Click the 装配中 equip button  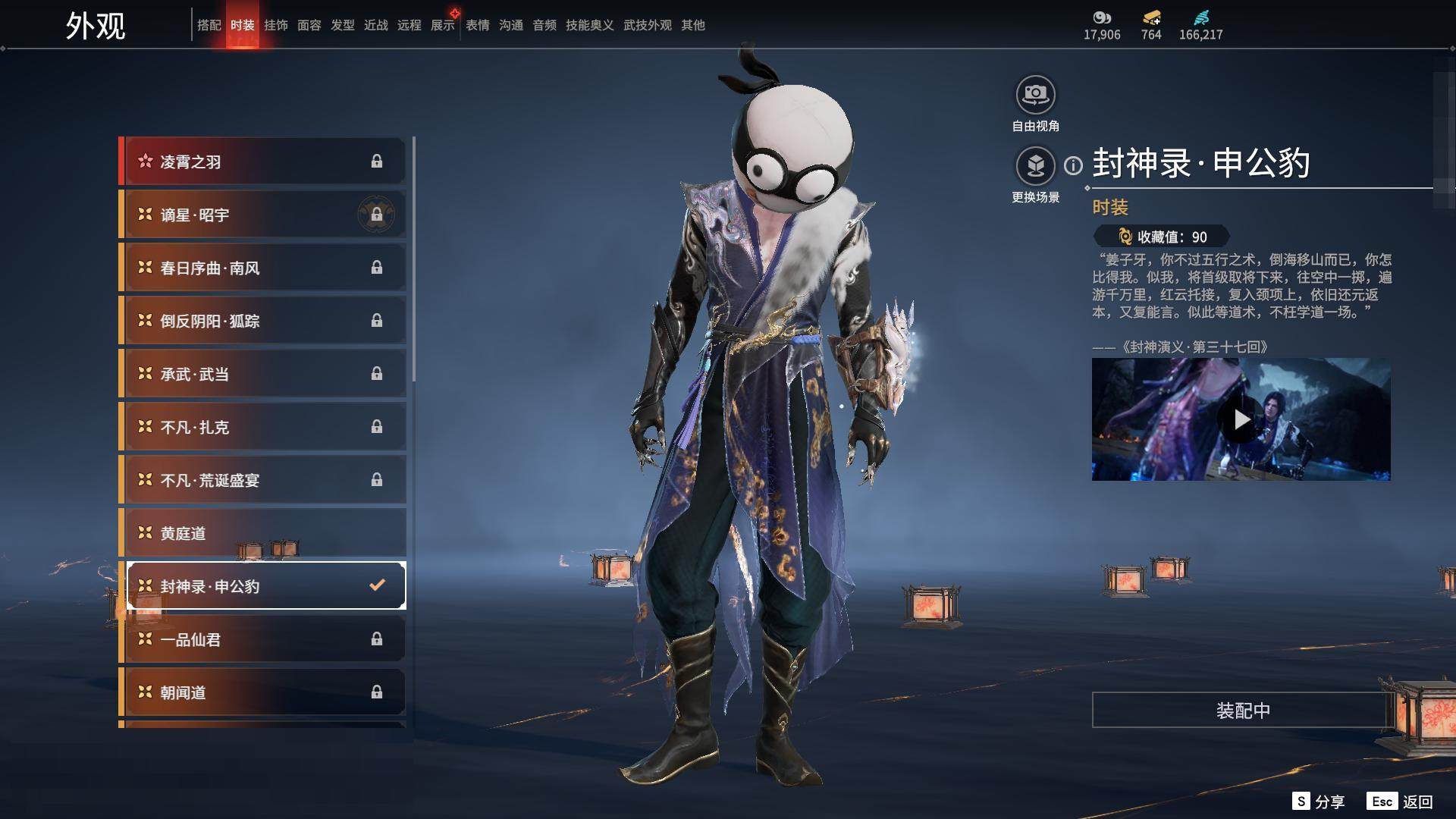[1242, 710]
